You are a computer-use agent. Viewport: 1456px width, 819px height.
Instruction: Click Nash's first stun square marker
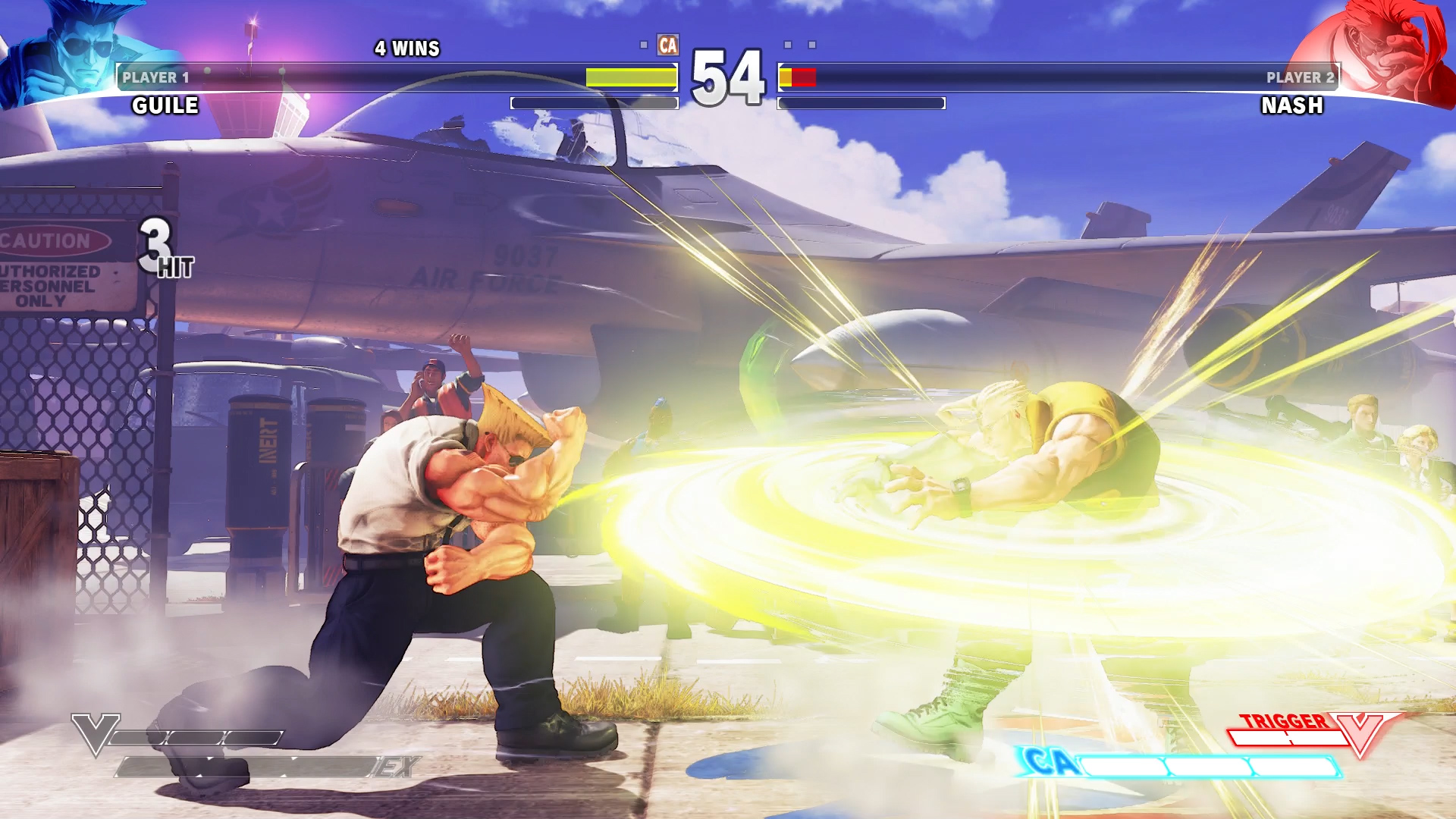click(787, 45)
